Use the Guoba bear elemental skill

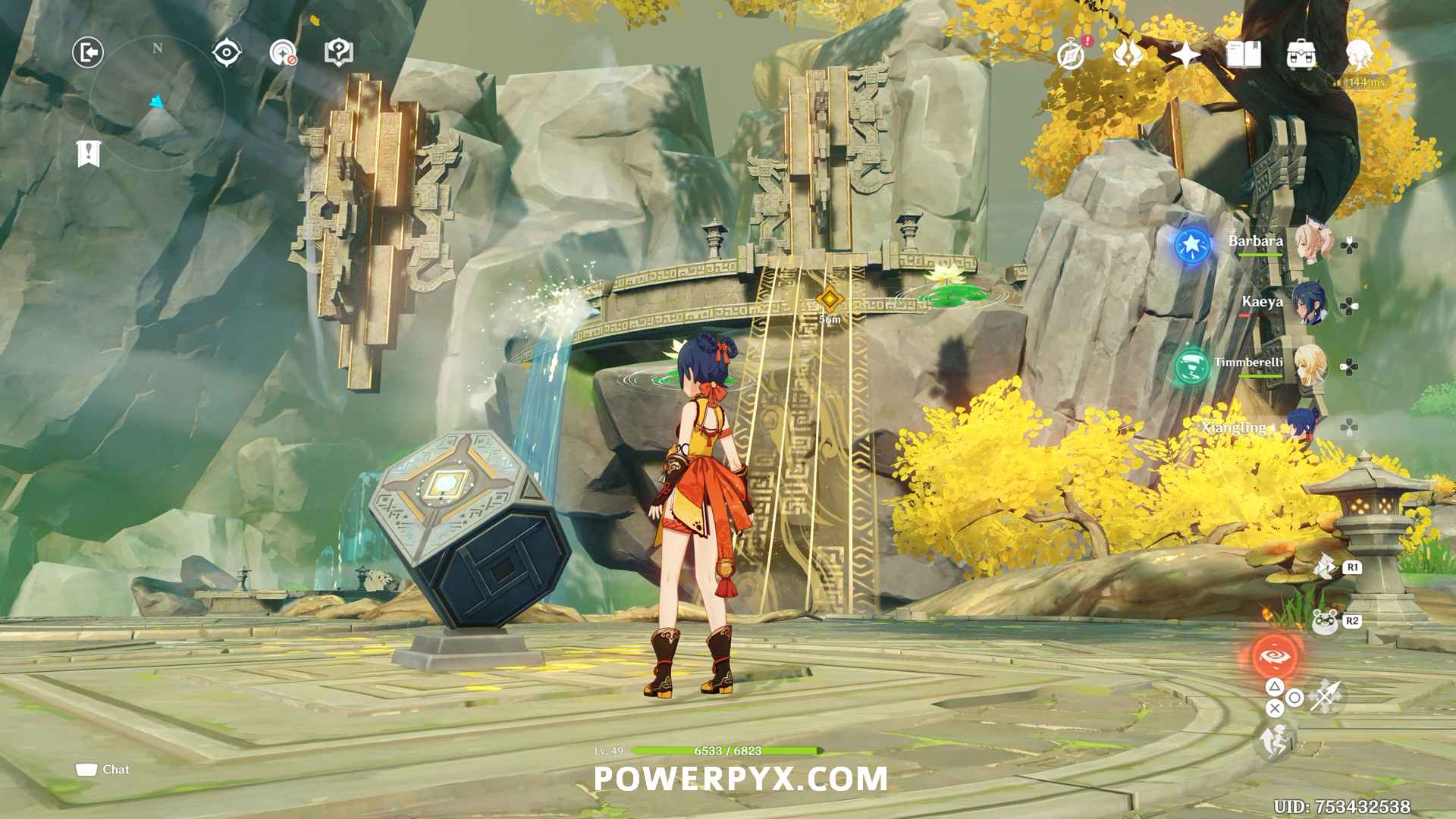coord(1325,622)
